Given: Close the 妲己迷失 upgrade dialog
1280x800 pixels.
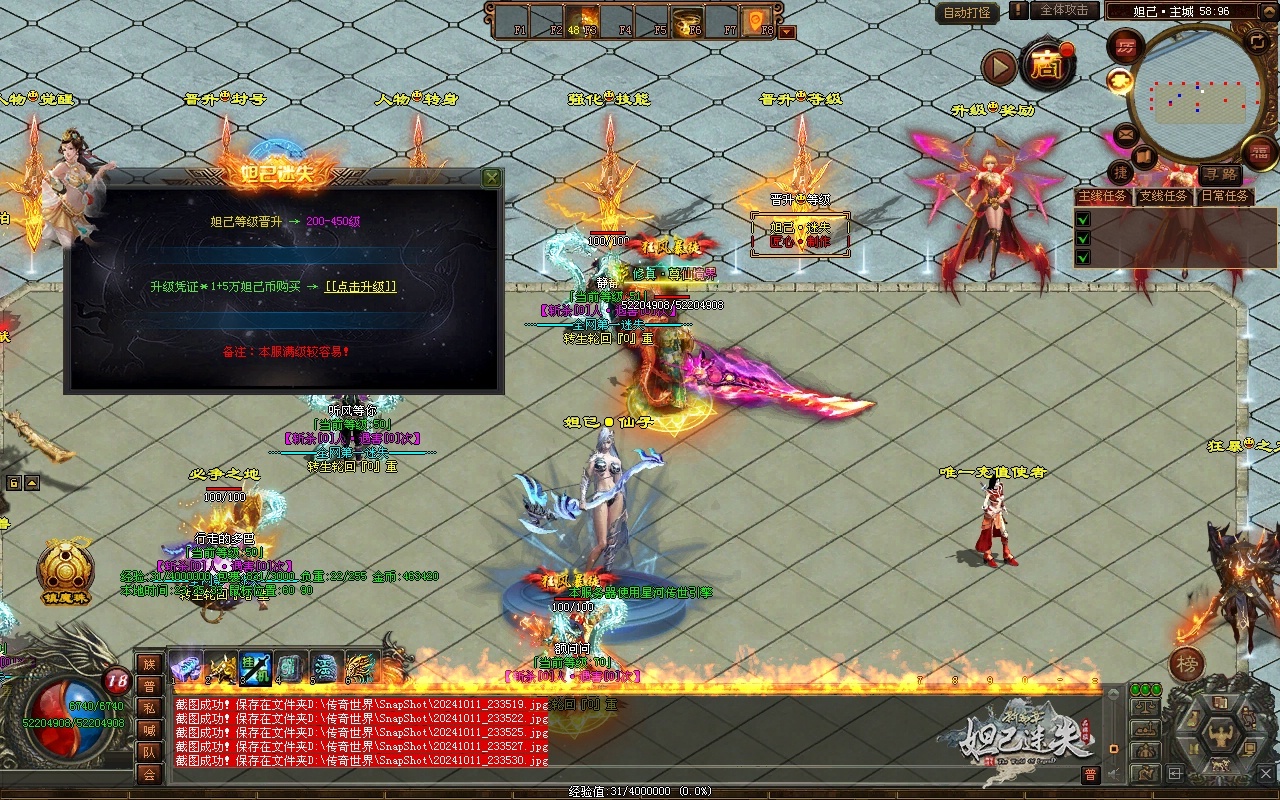Looking at the screenshot, I should pos(491,178).
